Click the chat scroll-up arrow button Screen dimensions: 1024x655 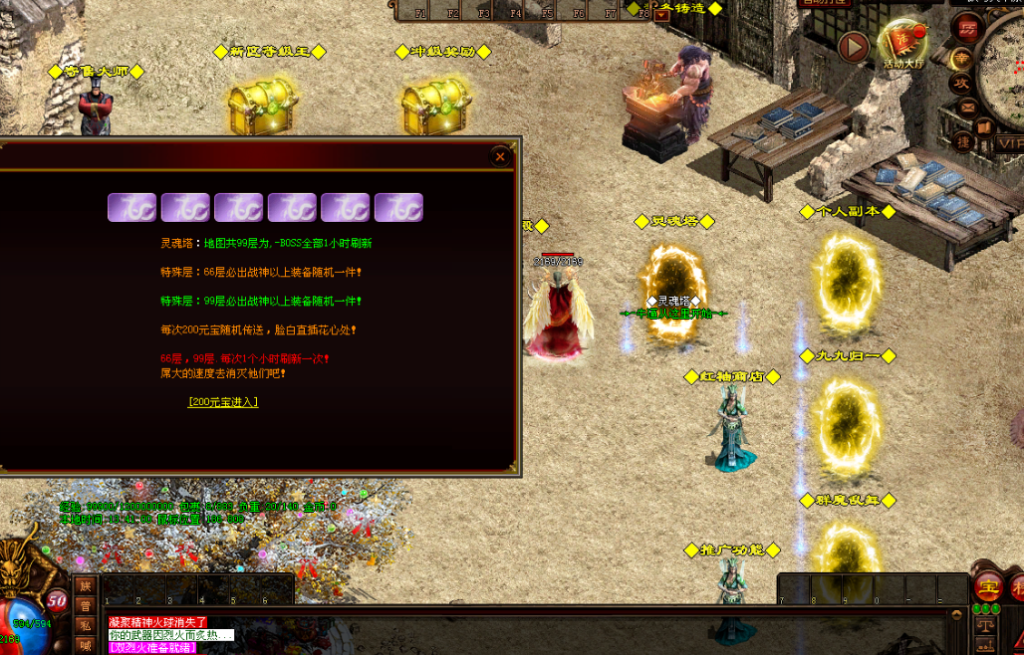pyautogui.click(x=957, y=615)
